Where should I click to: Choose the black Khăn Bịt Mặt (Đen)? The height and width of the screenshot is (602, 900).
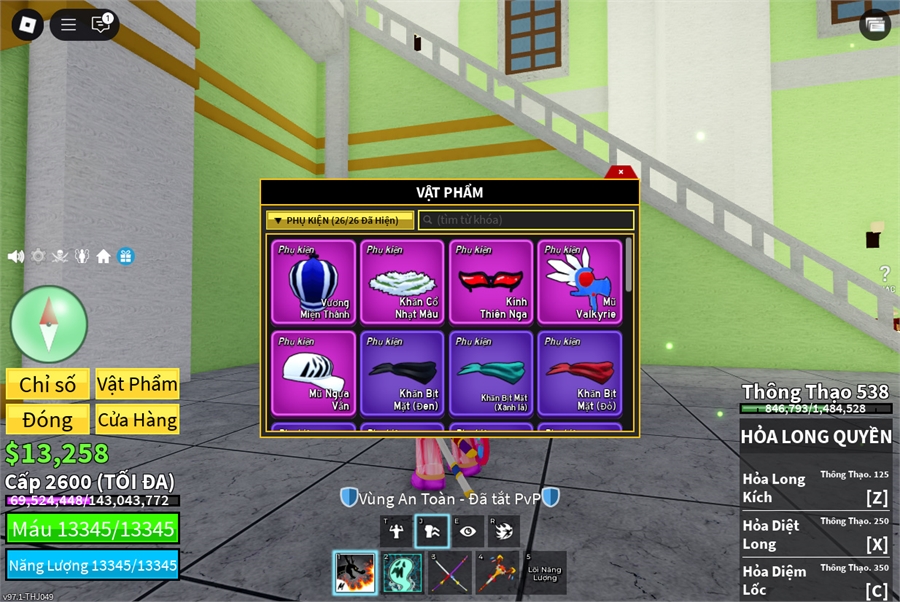click(402, 372)
